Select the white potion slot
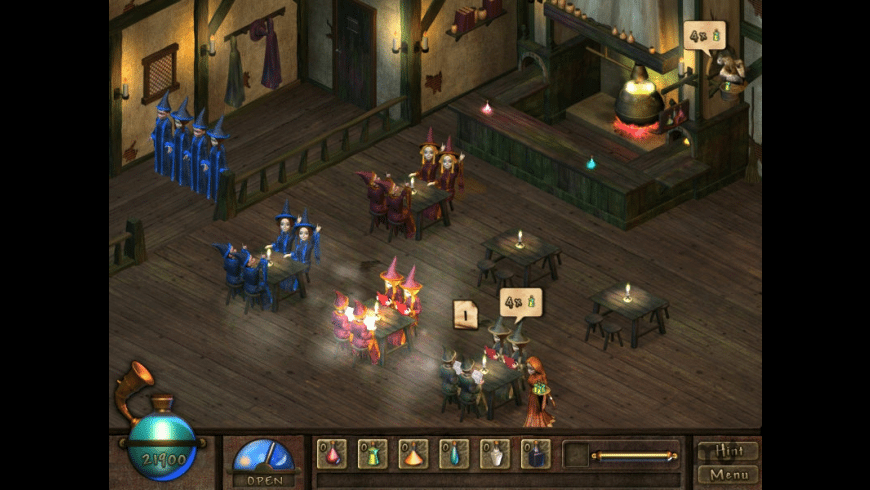The width and height of the screenshot is (870, 490). pyautogui.click(x=495, y=454)
